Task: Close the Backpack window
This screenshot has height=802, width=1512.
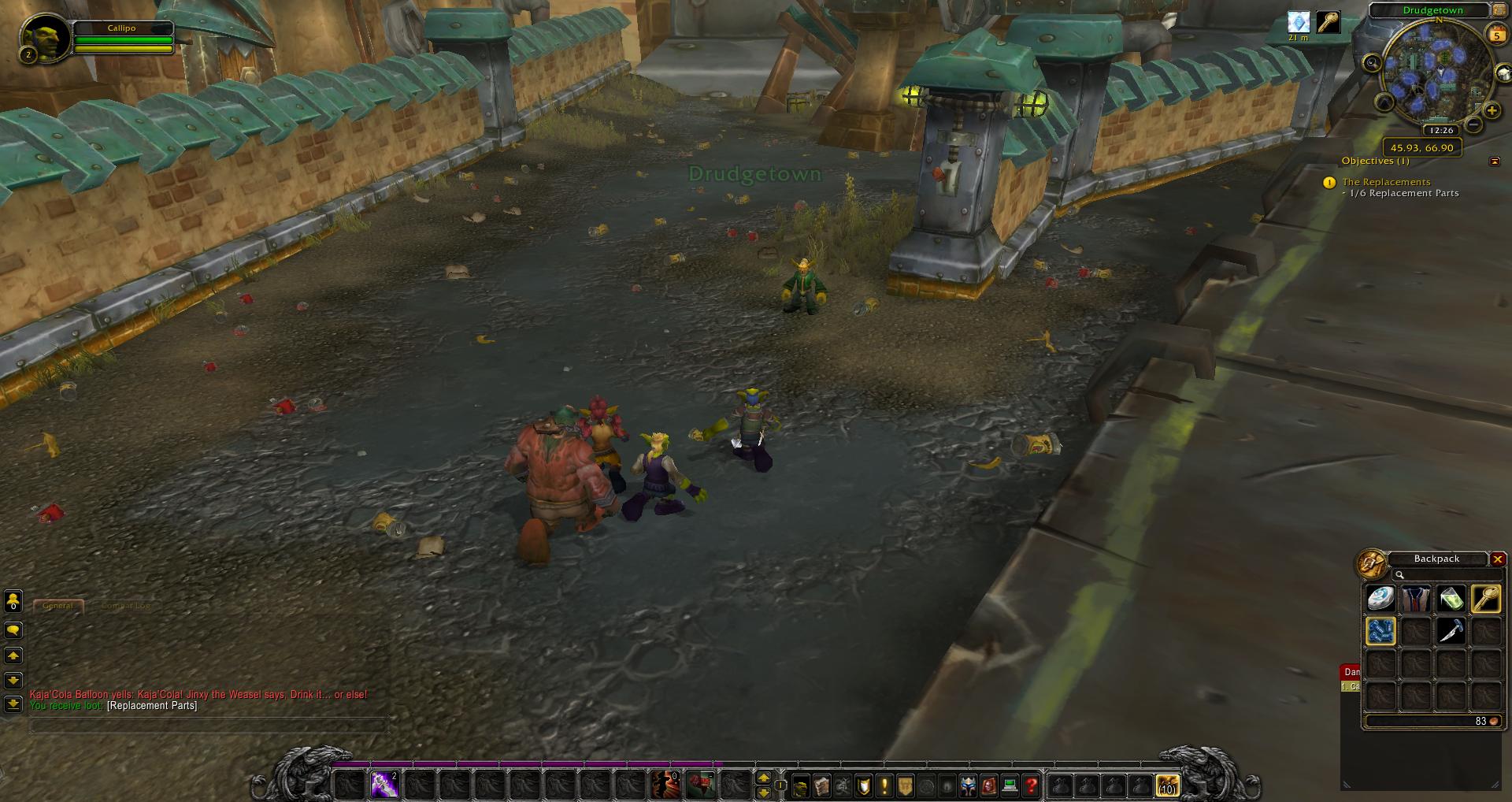Action: tap(1498, 559)
